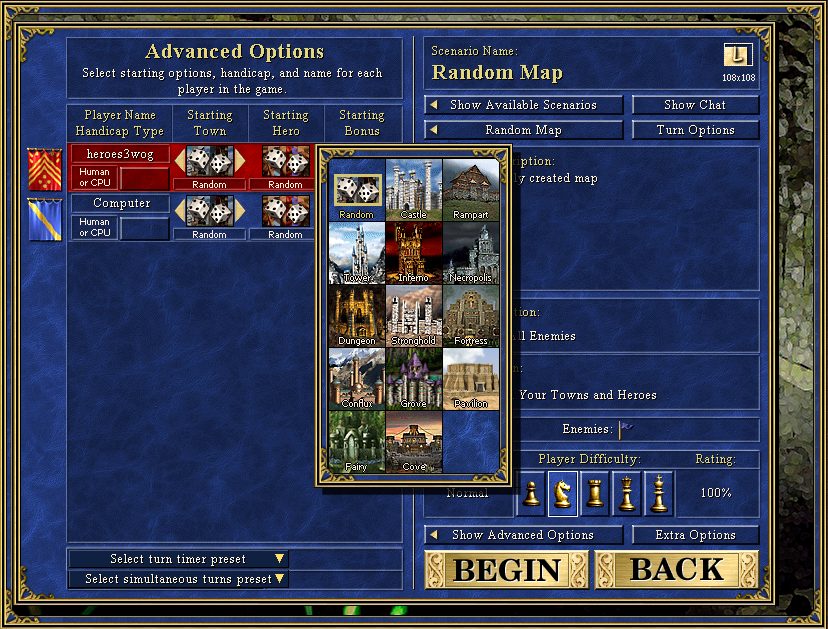Open Turn Options
This screenshot has height=629, width=828.
pos(695,130)
